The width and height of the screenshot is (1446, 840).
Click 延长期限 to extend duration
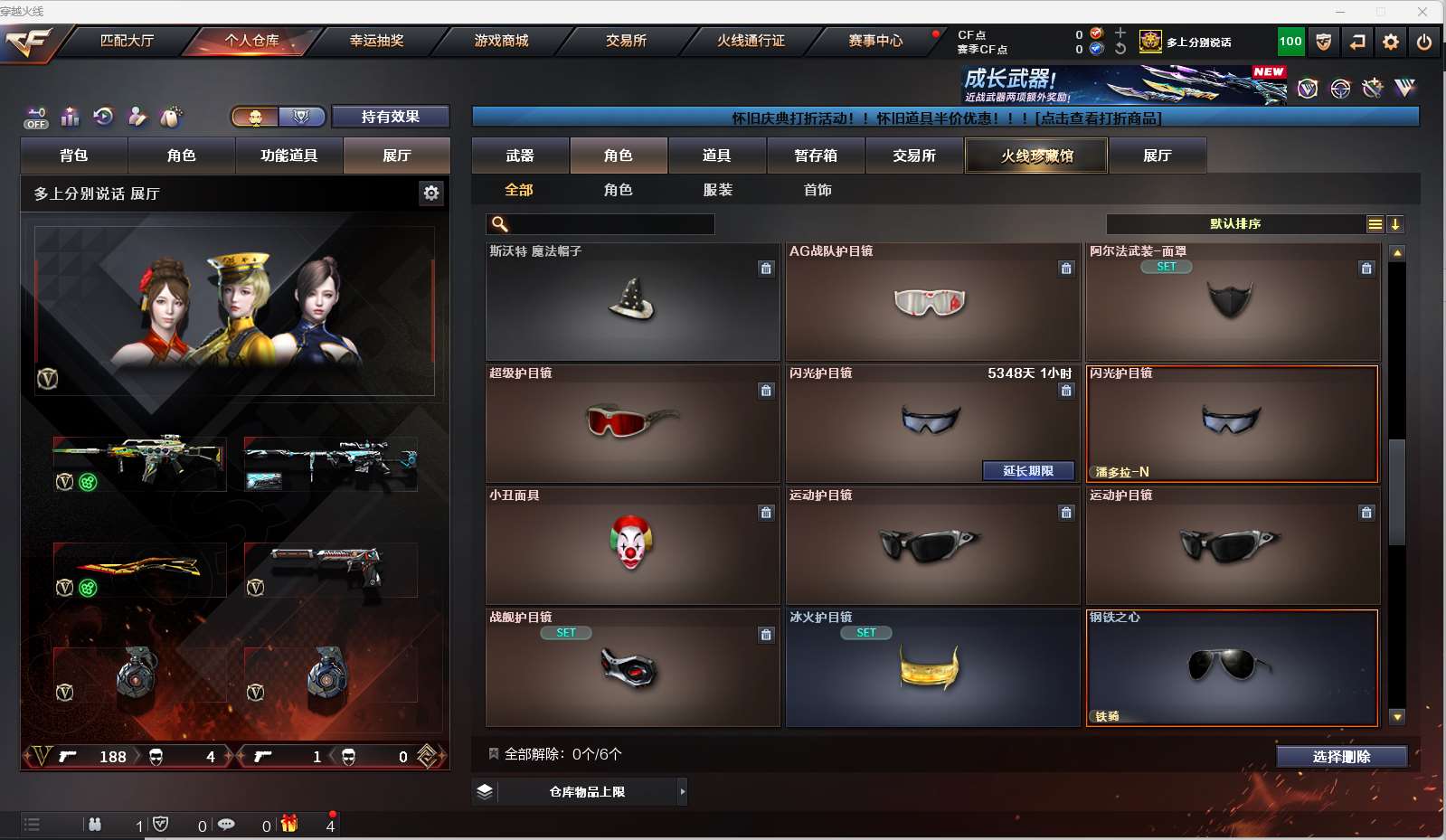tap(1028, 471)
